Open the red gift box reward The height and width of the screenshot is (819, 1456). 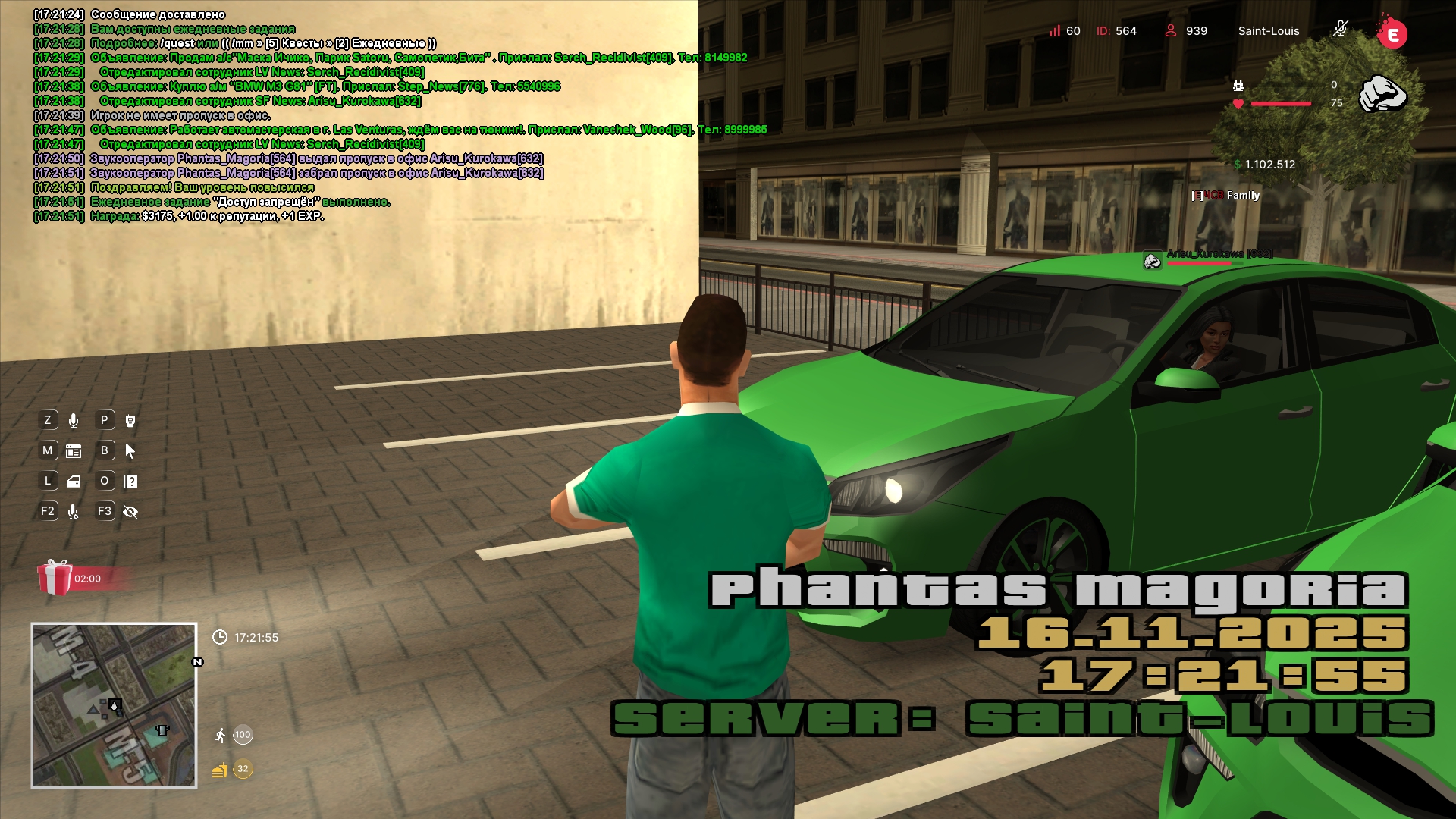(x=55, y=578)
